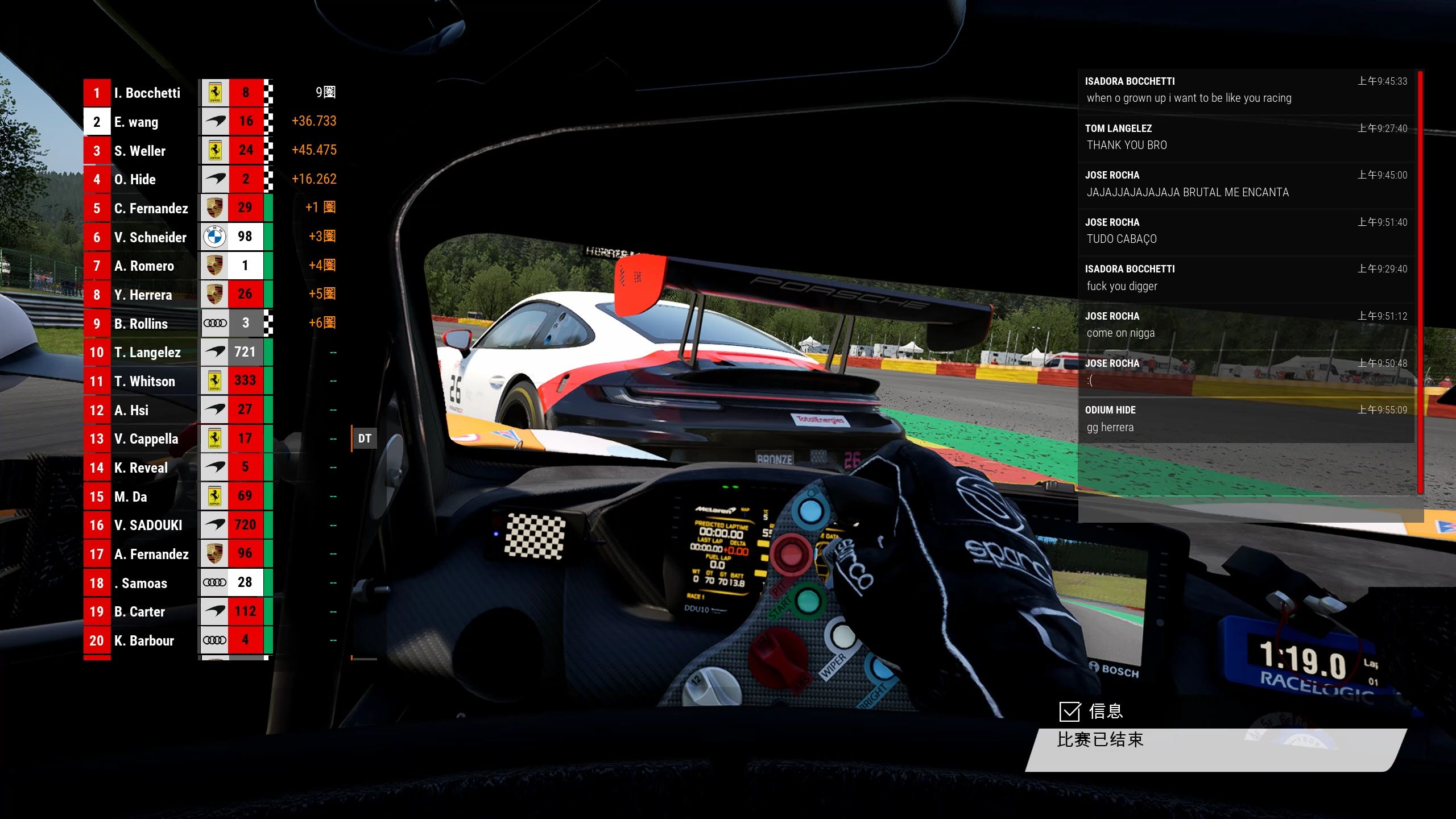Image resolution: width=1456 pixels, height=819 pixels.
Task: Select K. Barbour's row in the standings
Action: [x=144, y=640]
